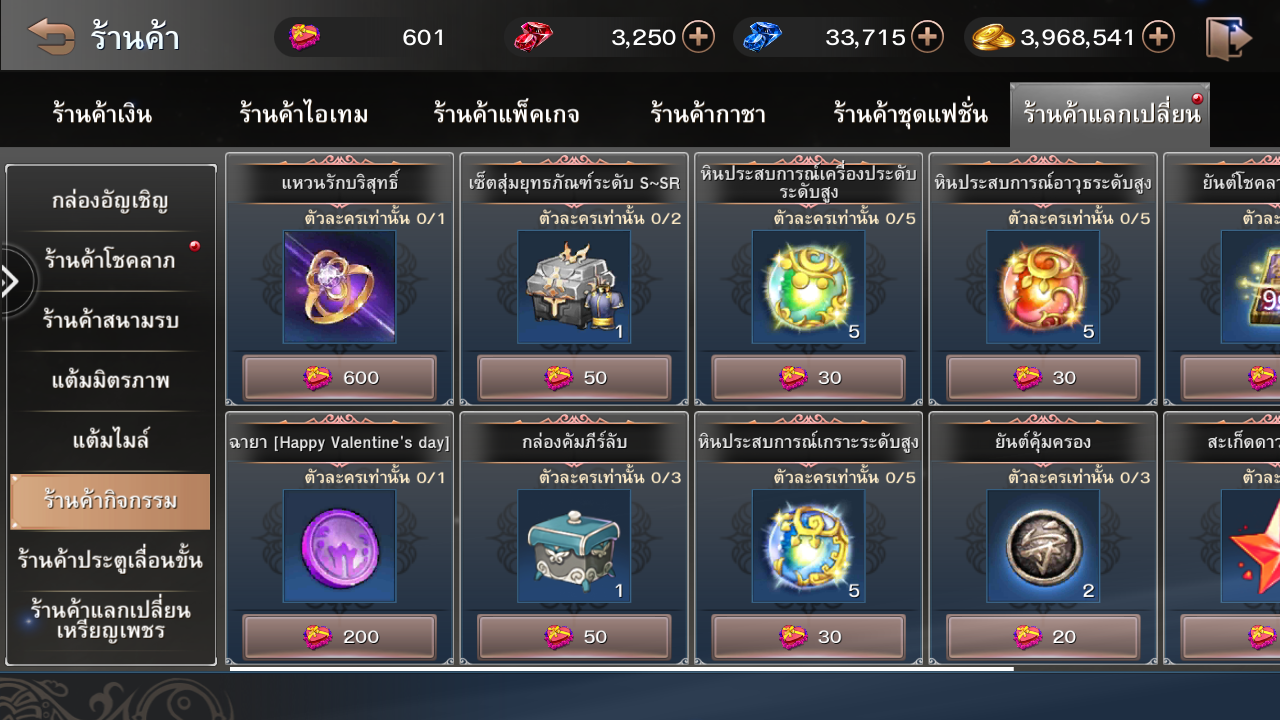
Task: Open ร้านค้าโชคลาภ from the side menu
Action: pos(110,261)
